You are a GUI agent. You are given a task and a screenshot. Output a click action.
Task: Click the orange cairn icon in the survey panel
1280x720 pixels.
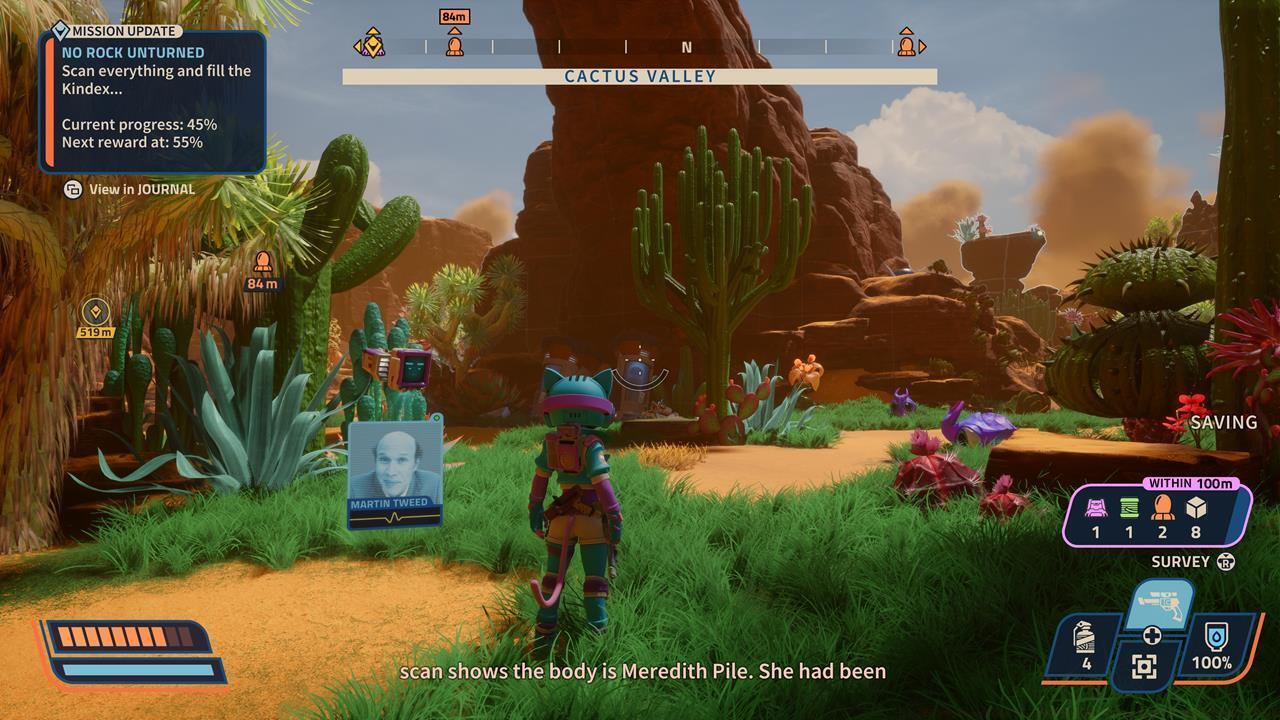[x=1163, y=507]
